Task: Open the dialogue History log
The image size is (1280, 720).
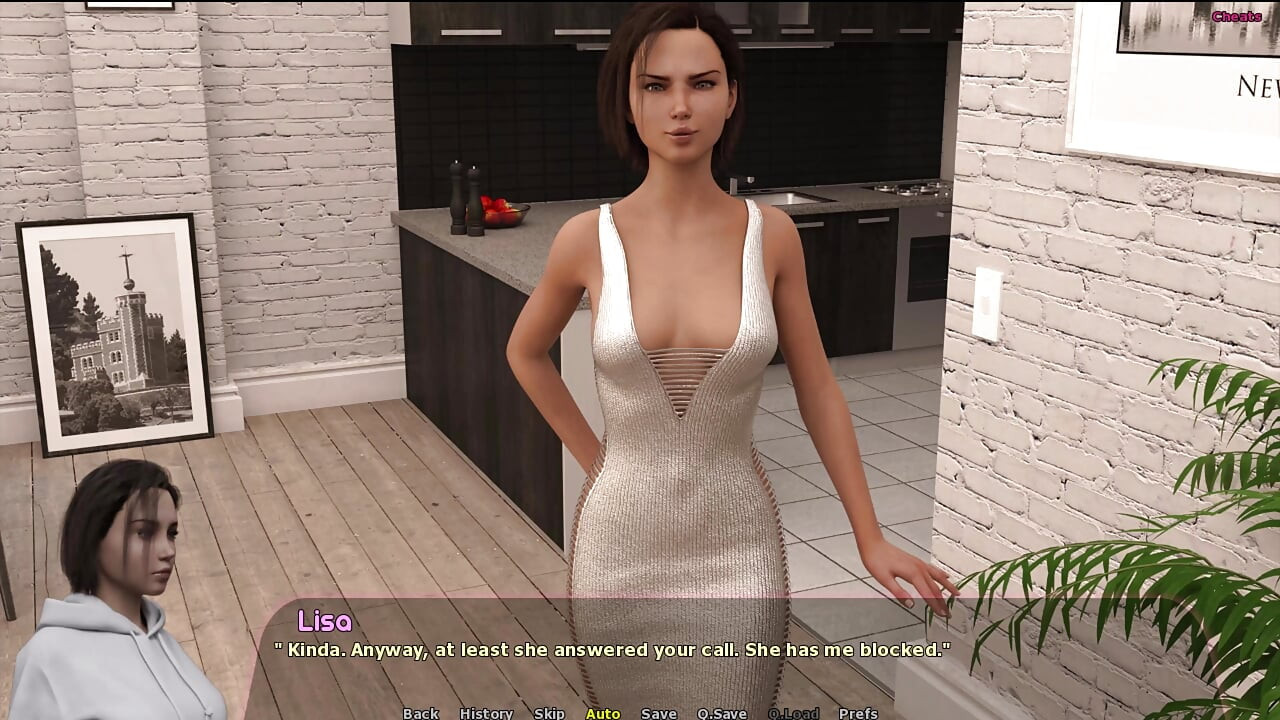Action: click(486, 713)
